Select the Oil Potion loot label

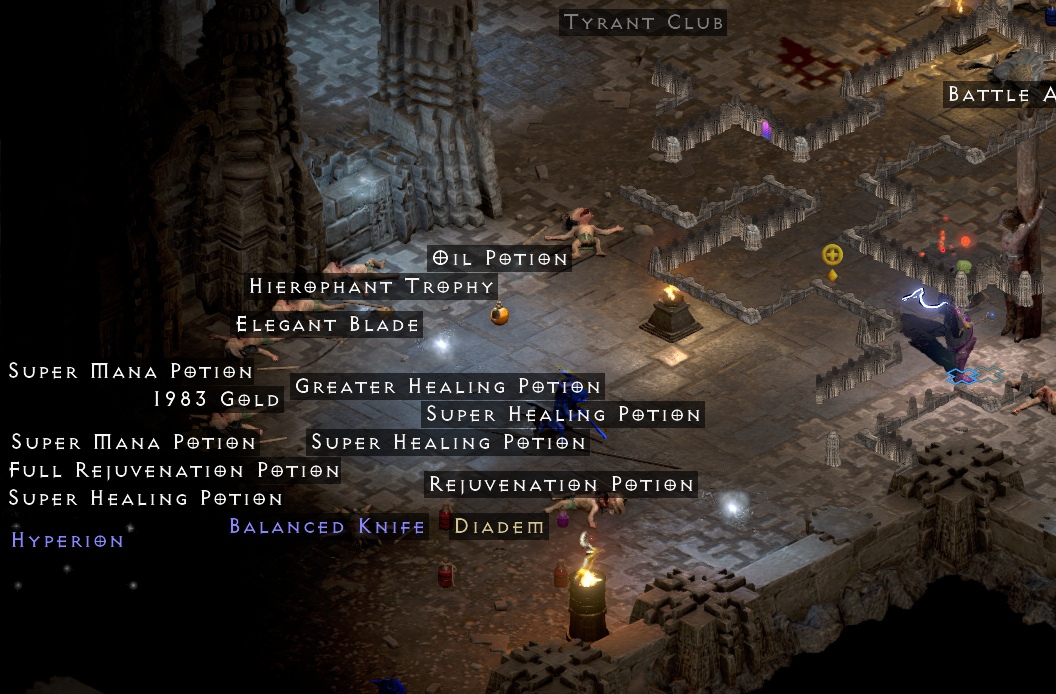(499, 258)
